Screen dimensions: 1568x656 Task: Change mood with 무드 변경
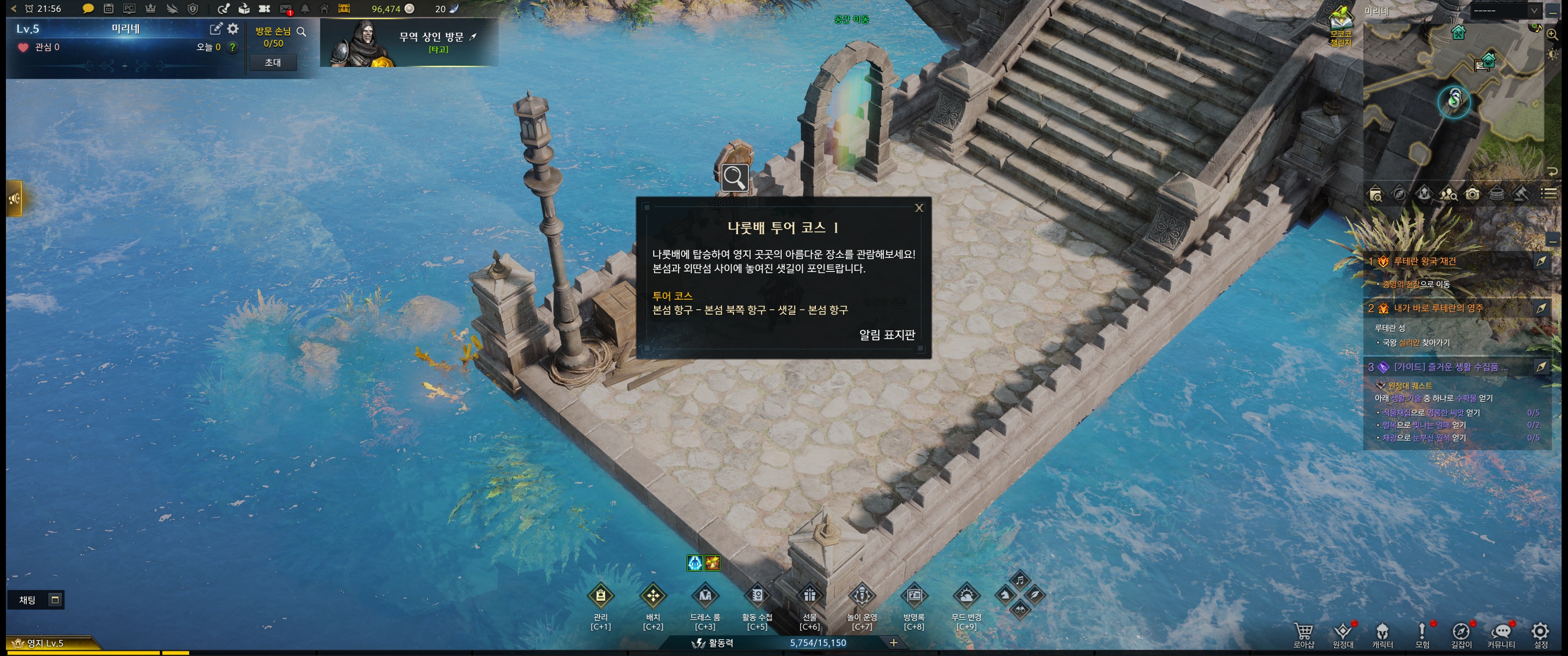coord(966,596)
